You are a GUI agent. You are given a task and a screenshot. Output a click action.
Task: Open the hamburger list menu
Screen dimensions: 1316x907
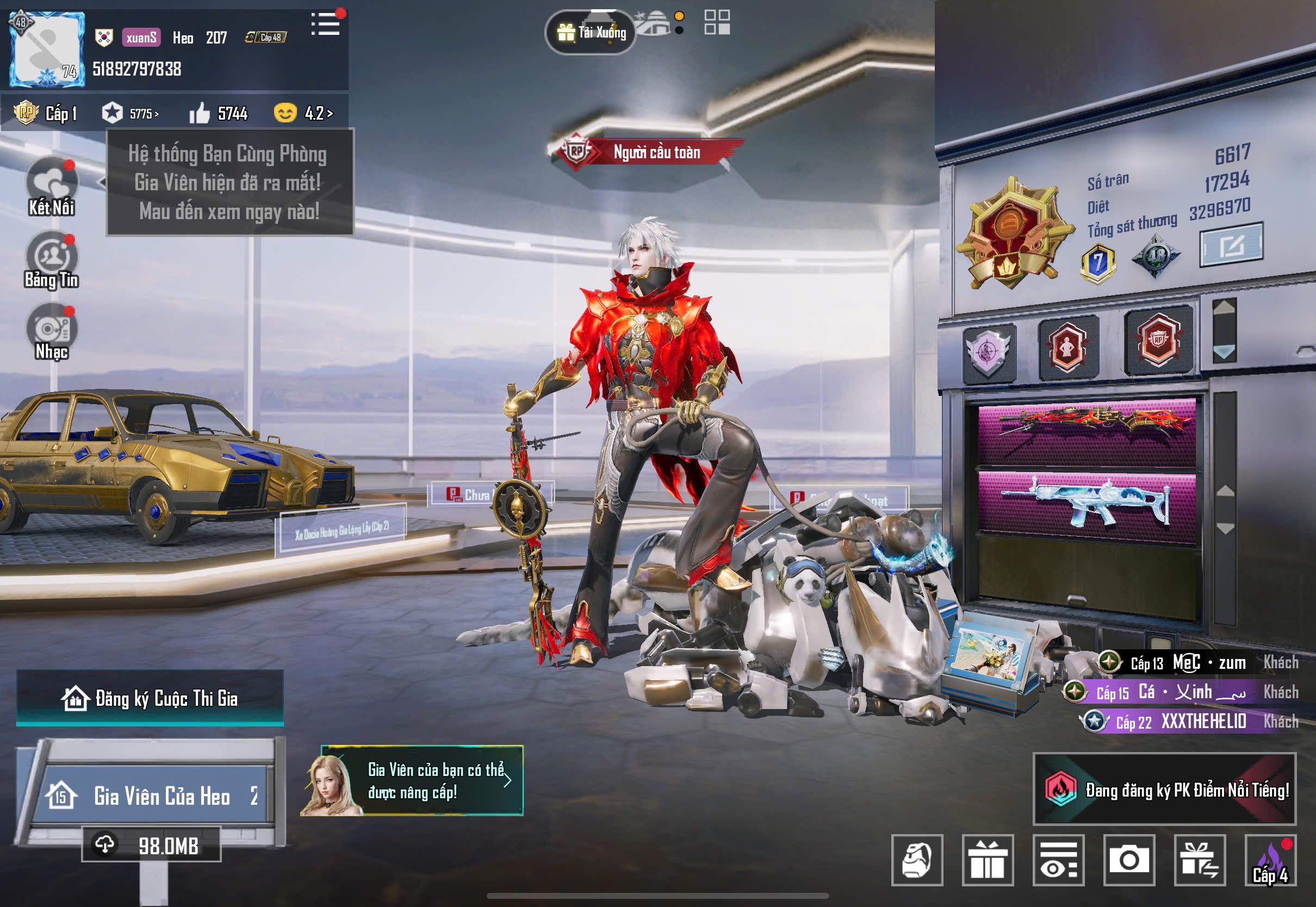point(326,24)
